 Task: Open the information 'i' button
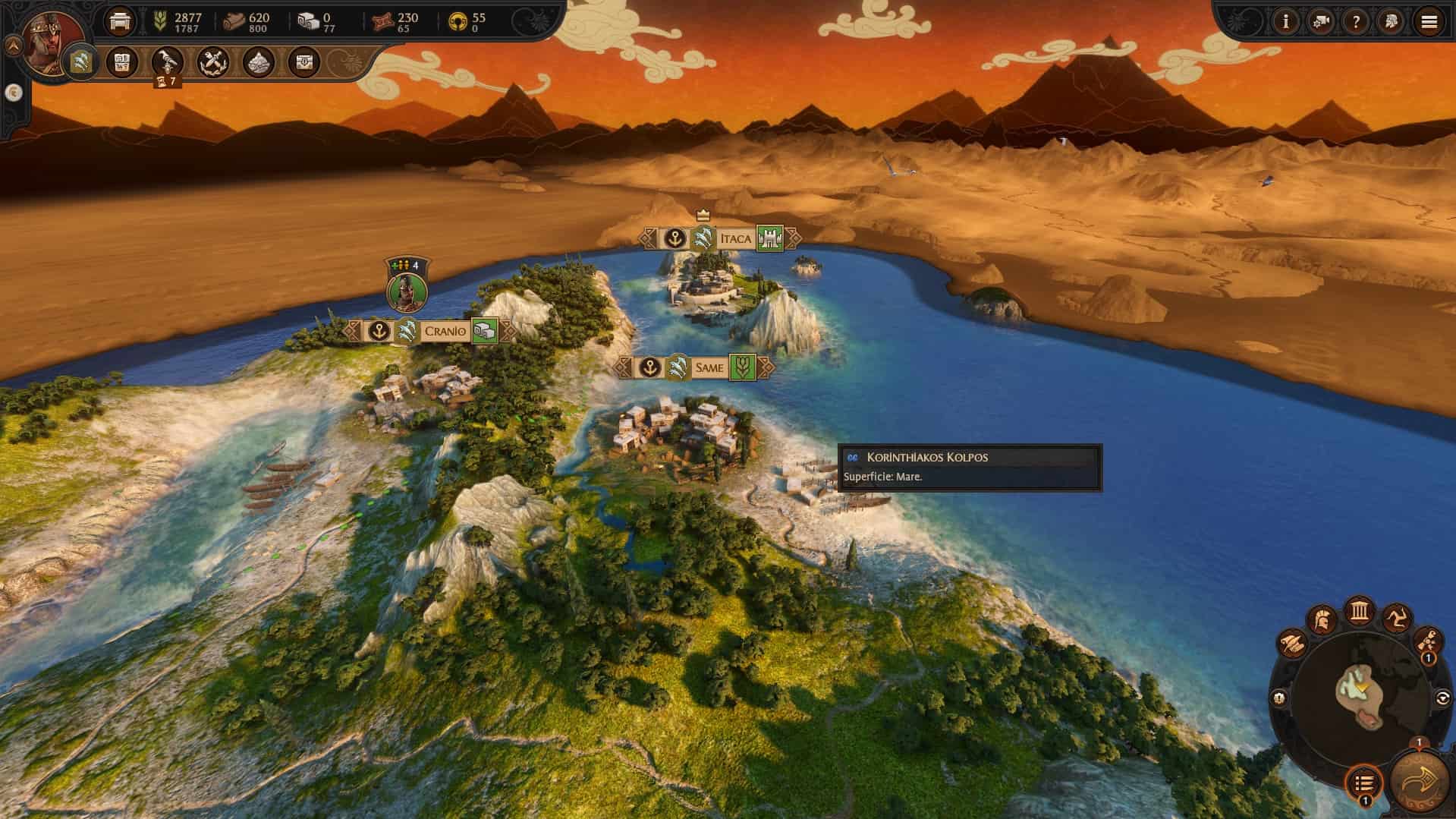1285,22
